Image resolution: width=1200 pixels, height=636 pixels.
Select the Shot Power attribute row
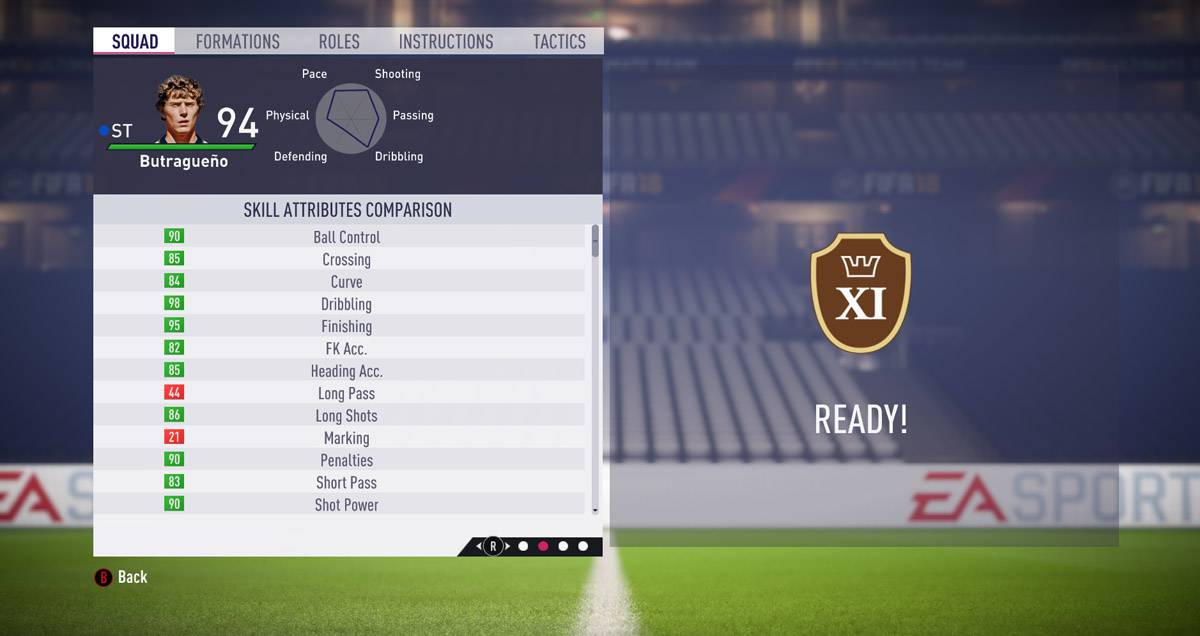[x=346, y=505]
